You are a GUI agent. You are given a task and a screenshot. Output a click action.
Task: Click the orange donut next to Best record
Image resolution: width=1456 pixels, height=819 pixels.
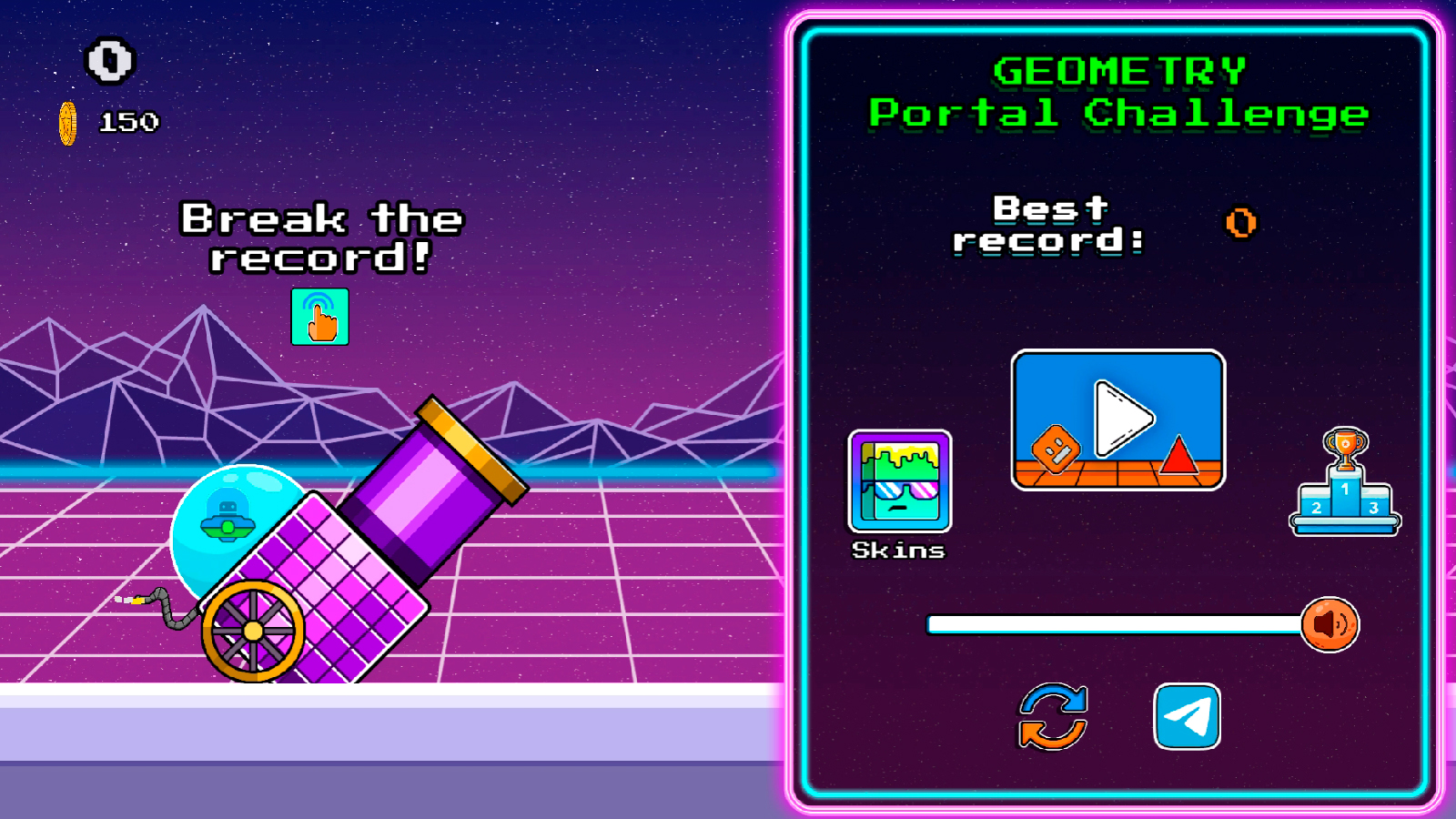(1242, 224)
